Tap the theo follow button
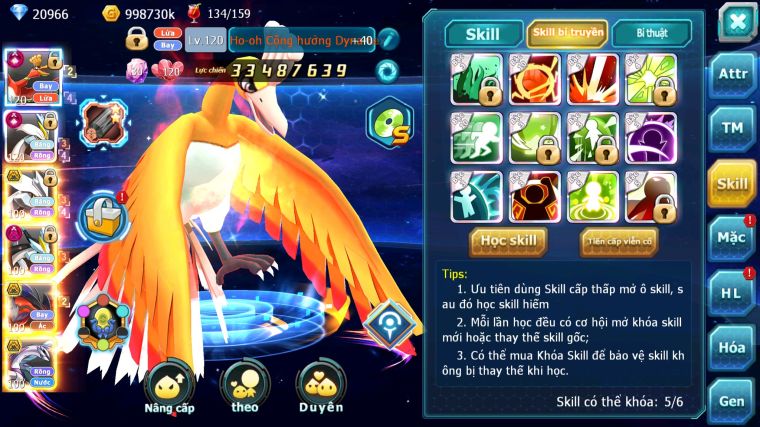Screen dimensions: 760x427 click(x=245, y=386)
